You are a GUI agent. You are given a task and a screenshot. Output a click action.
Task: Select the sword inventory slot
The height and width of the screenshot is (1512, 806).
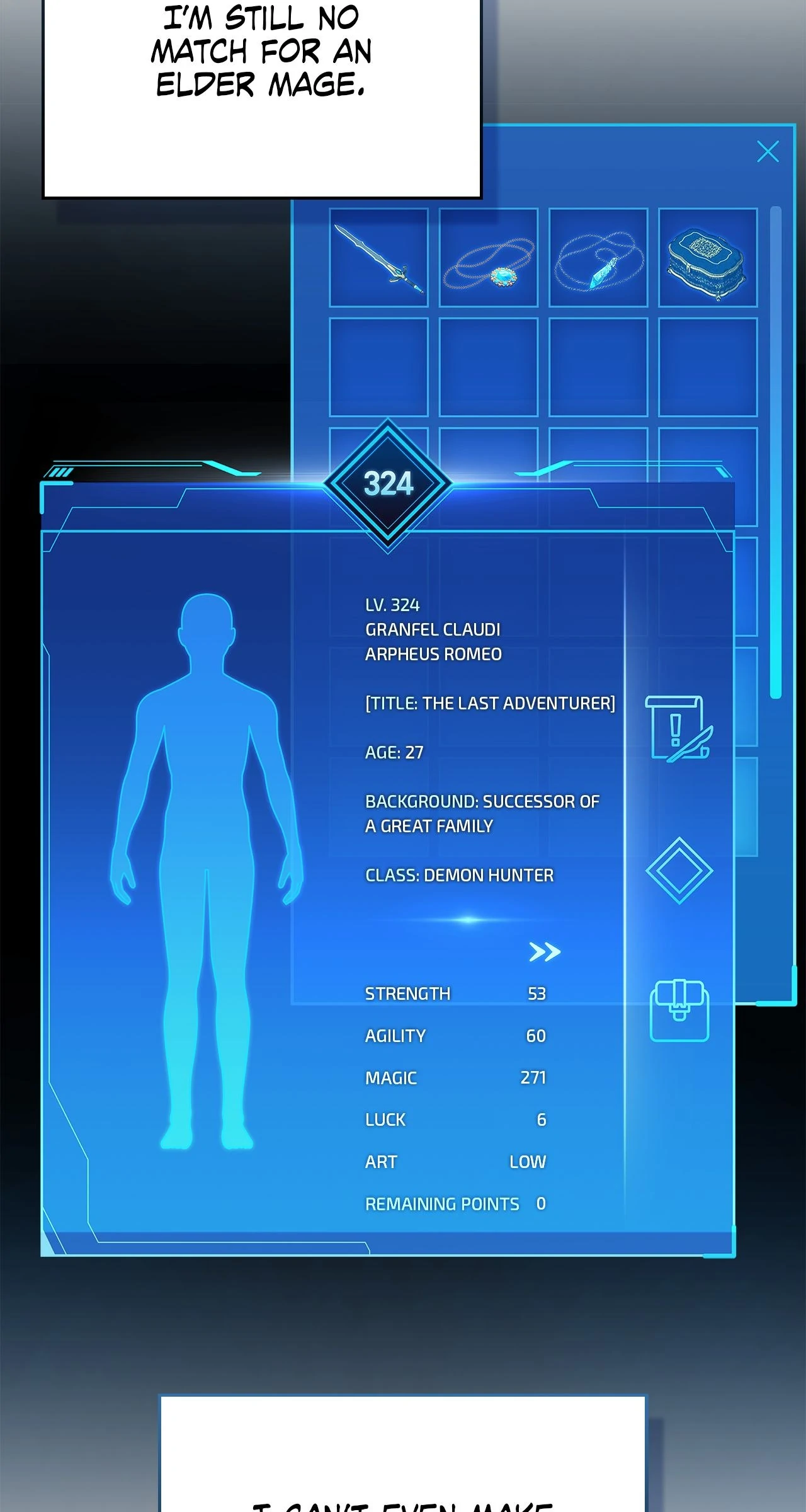point(378,258)
